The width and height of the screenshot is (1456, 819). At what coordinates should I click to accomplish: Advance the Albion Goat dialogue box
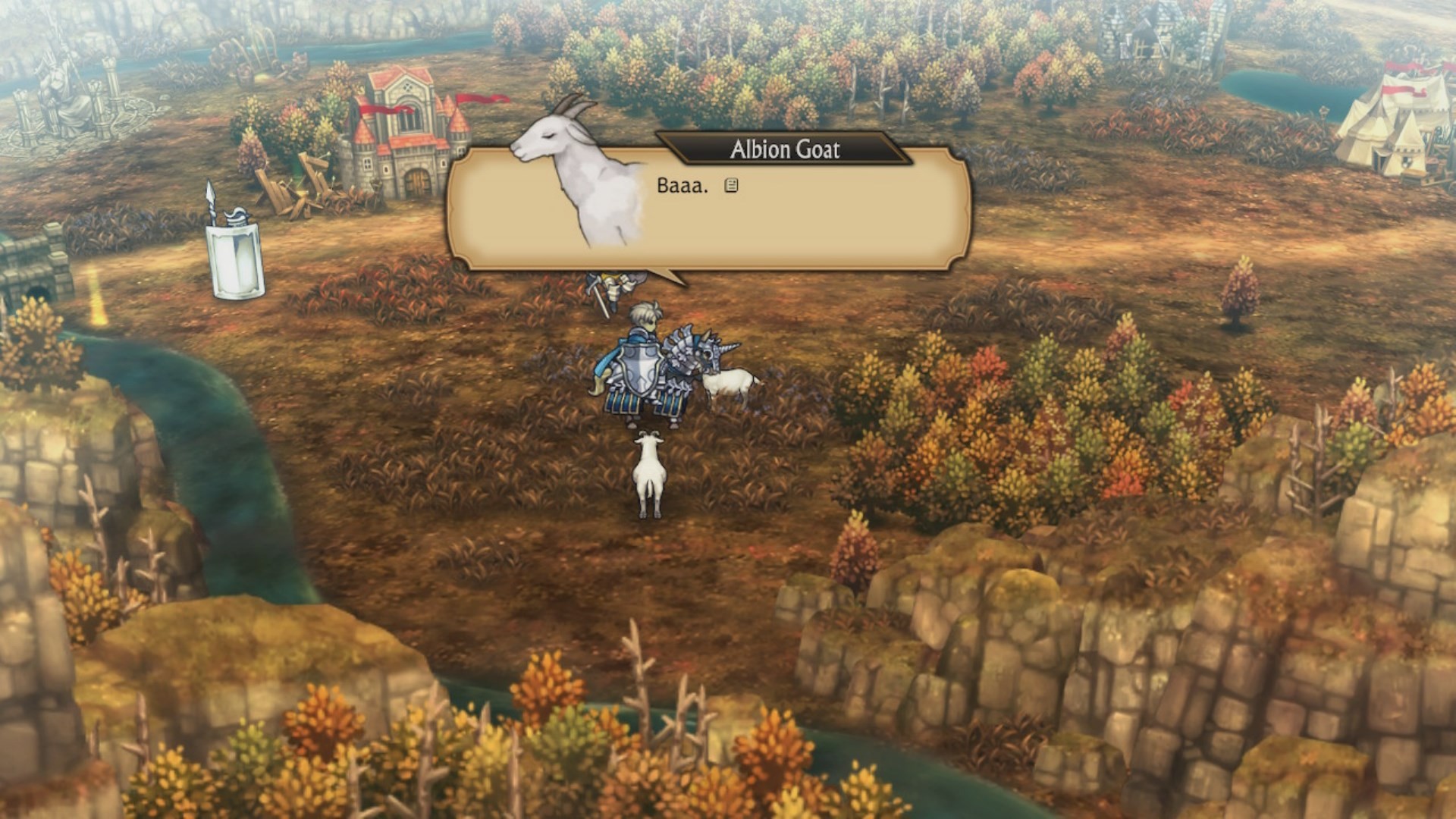(731, 186)
